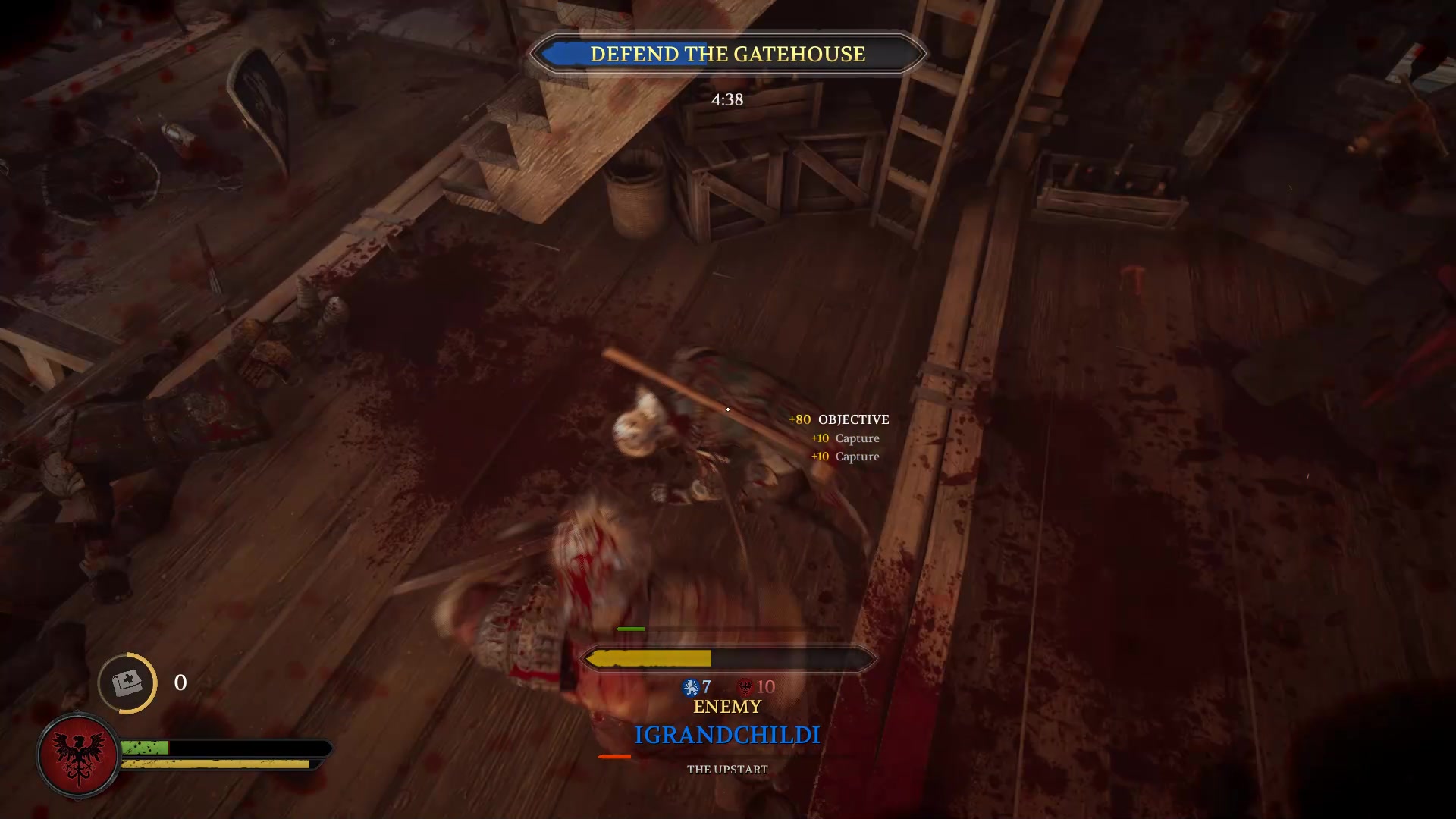Select the THE UPSTART title text
1456x819 pixels.
click(x=726, y=768)
